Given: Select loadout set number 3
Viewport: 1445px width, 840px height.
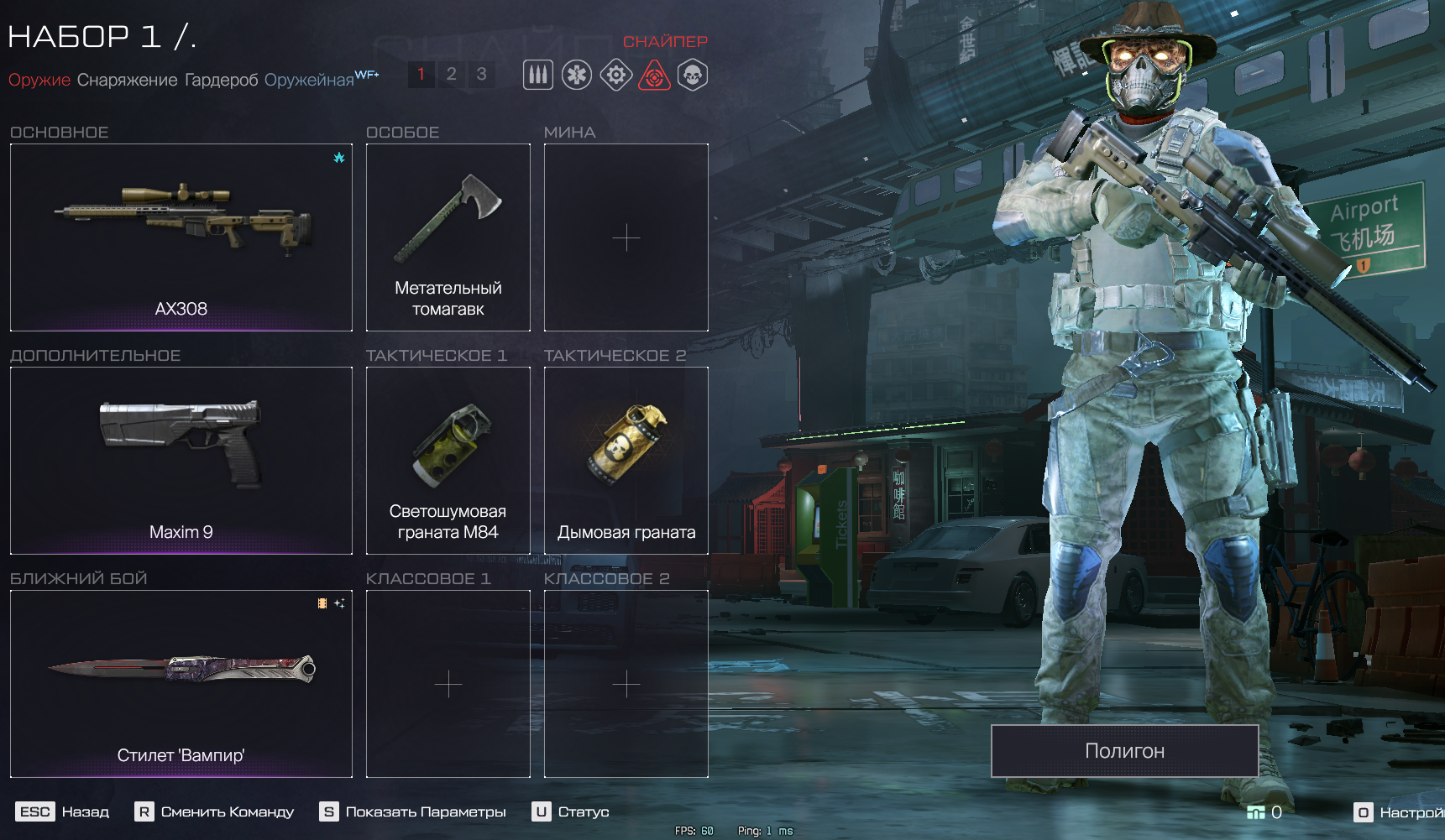Looking at the screenshot, I should [x=481, y=75].
